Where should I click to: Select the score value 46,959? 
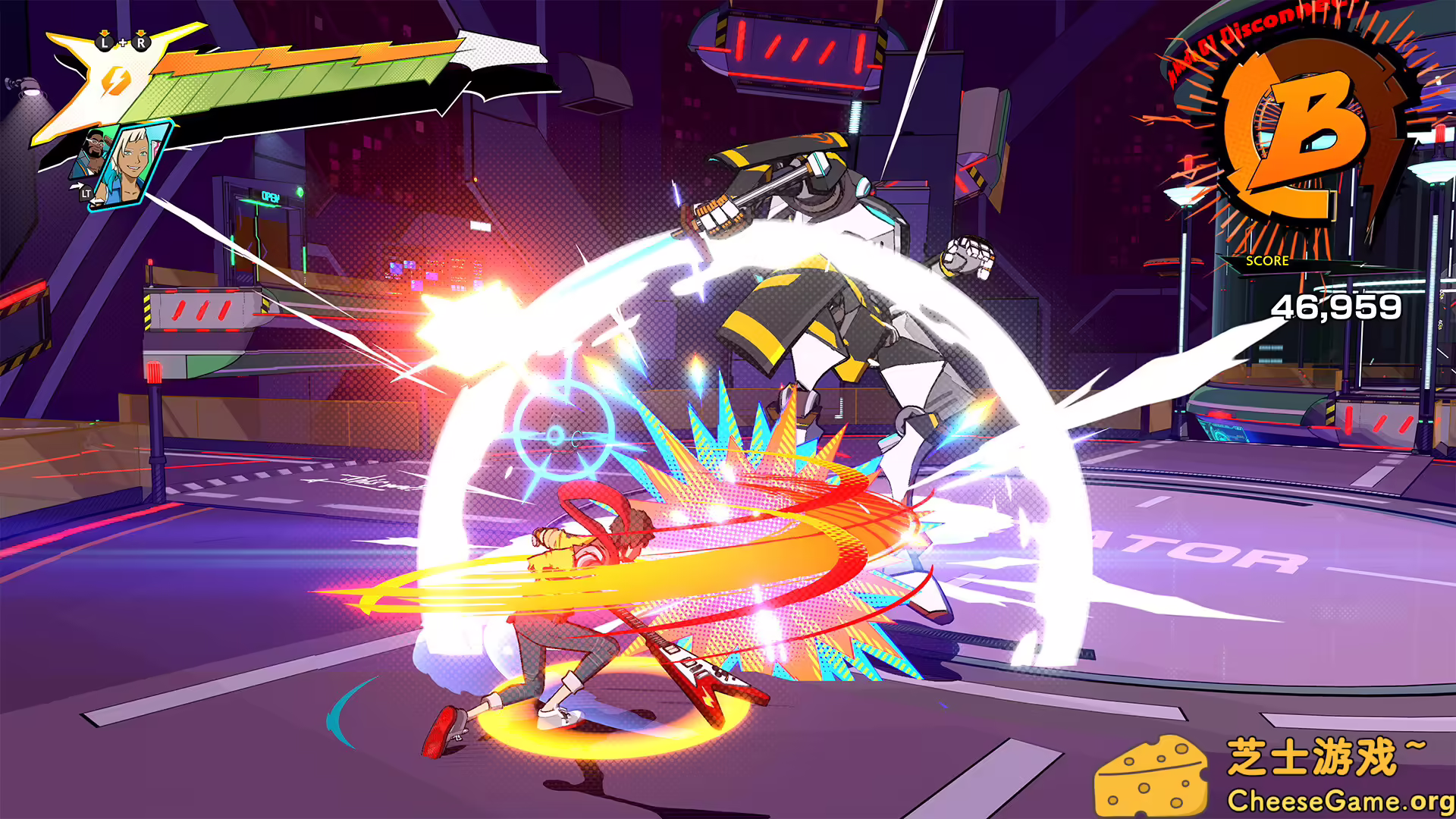1337,305
